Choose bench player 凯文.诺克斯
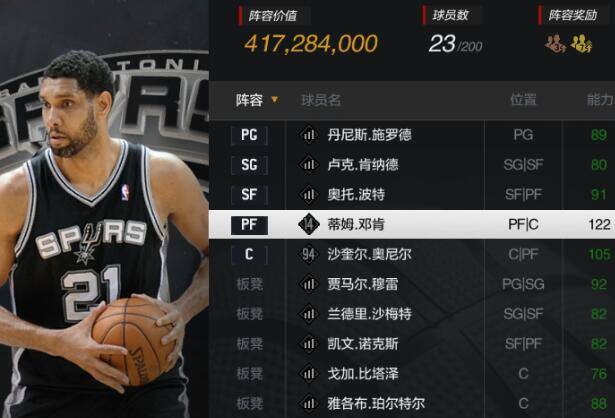 [355, 344]
